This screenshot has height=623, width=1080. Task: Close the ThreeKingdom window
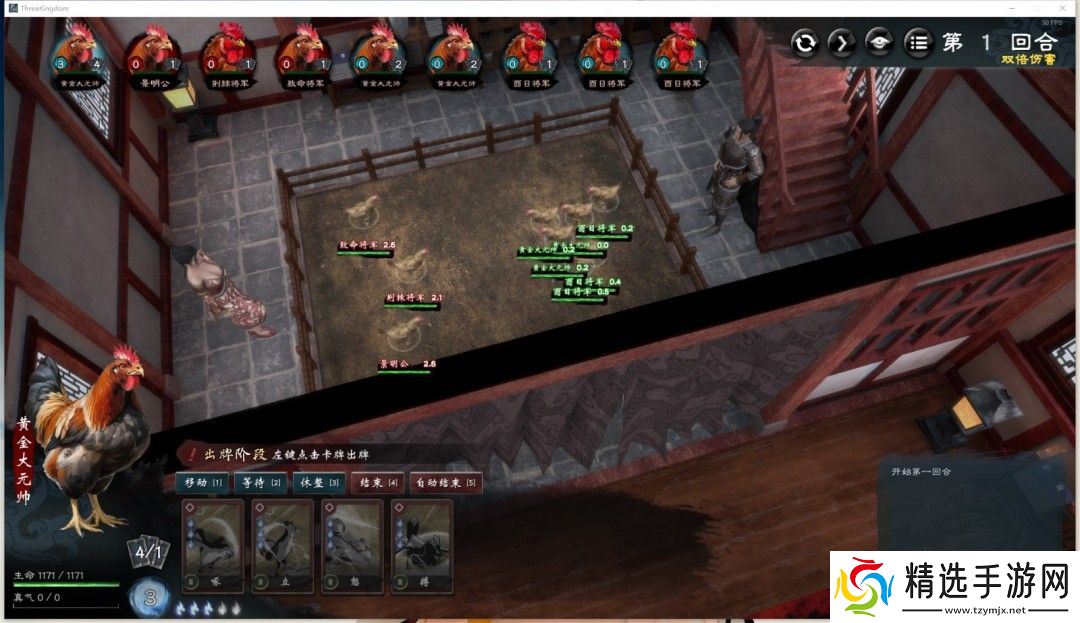coord(1066,8)
